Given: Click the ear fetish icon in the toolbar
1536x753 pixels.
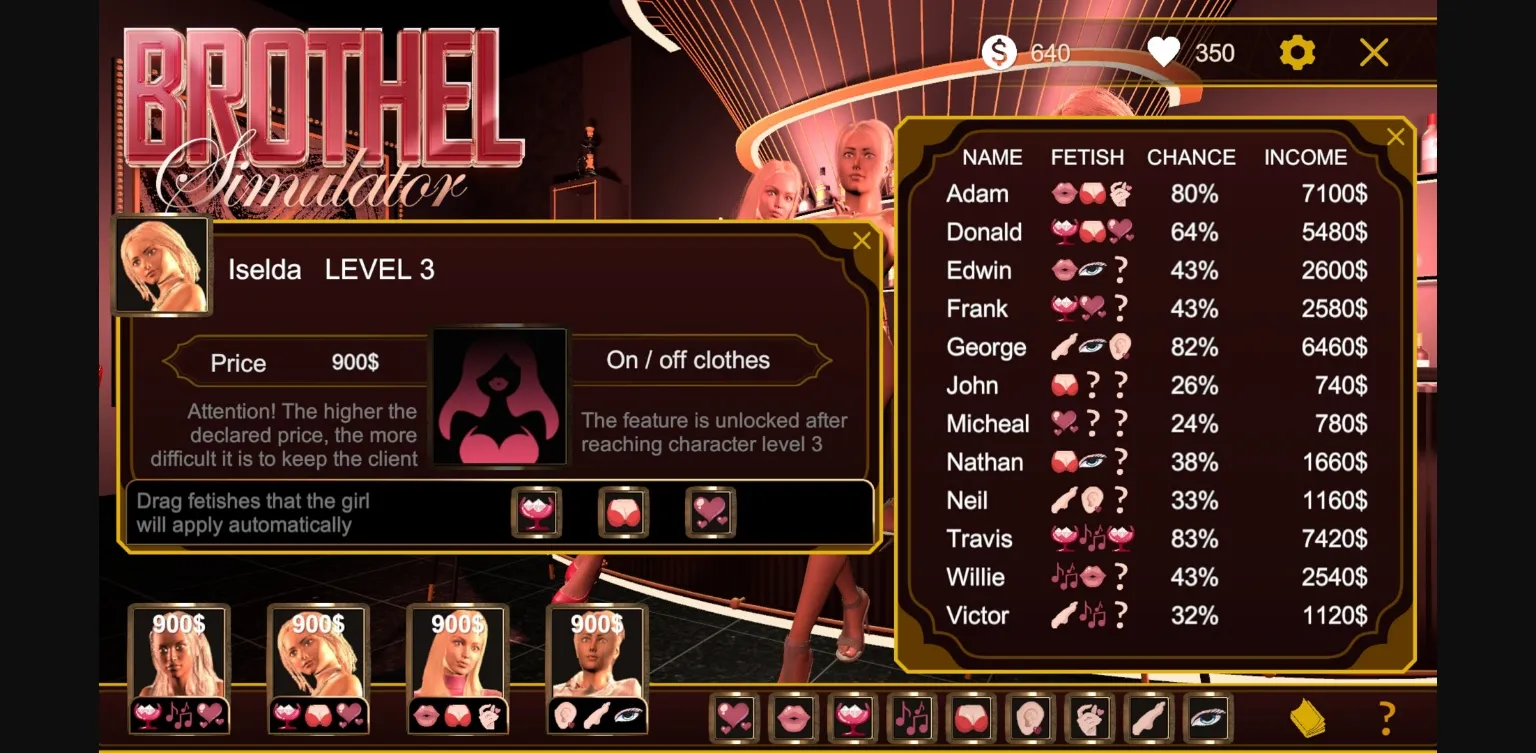Looking at the screenshot, I should click(1032, 717).
